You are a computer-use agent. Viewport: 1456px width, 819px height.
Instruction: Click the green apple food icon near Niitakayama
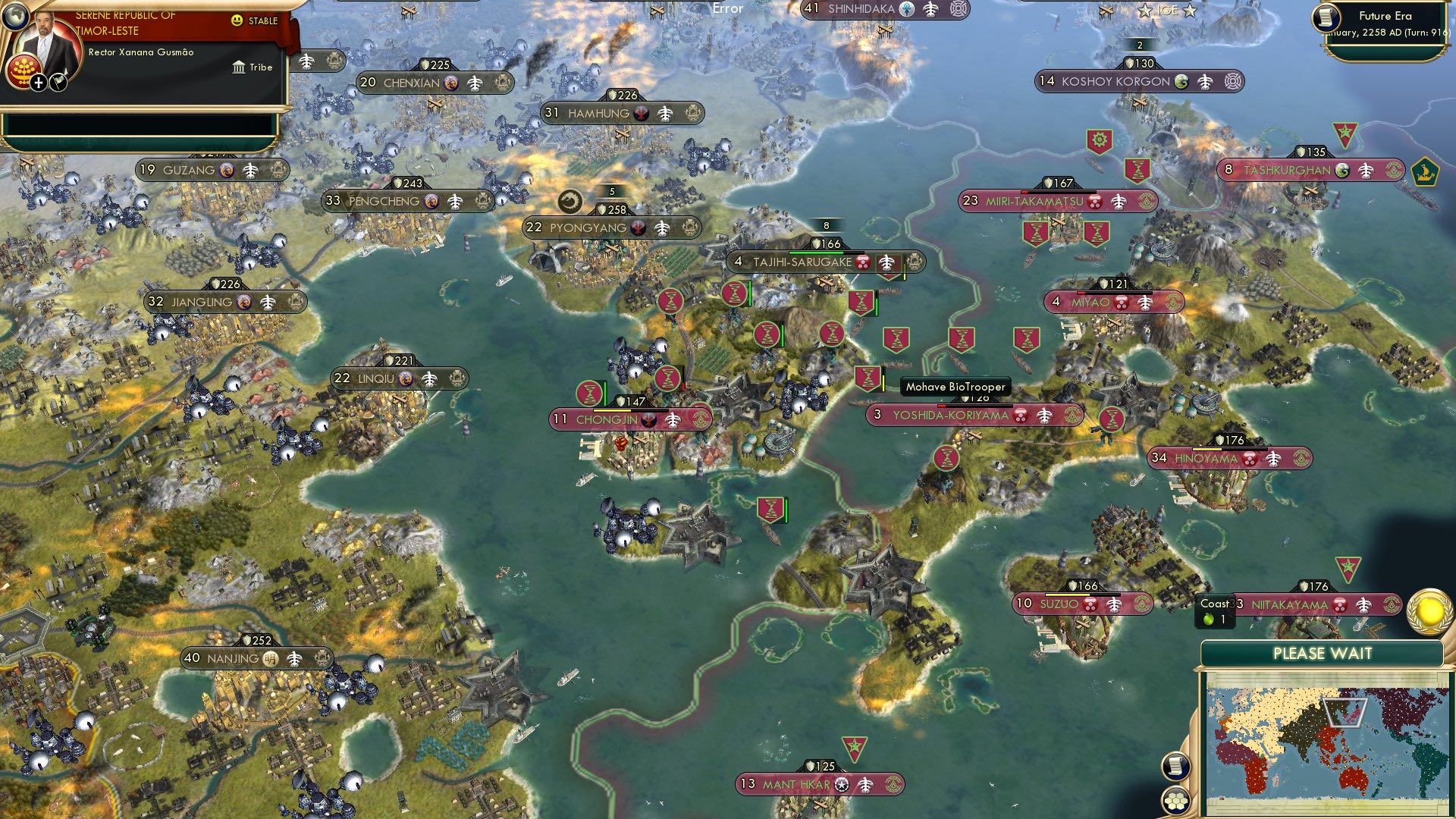(1208, 619)
